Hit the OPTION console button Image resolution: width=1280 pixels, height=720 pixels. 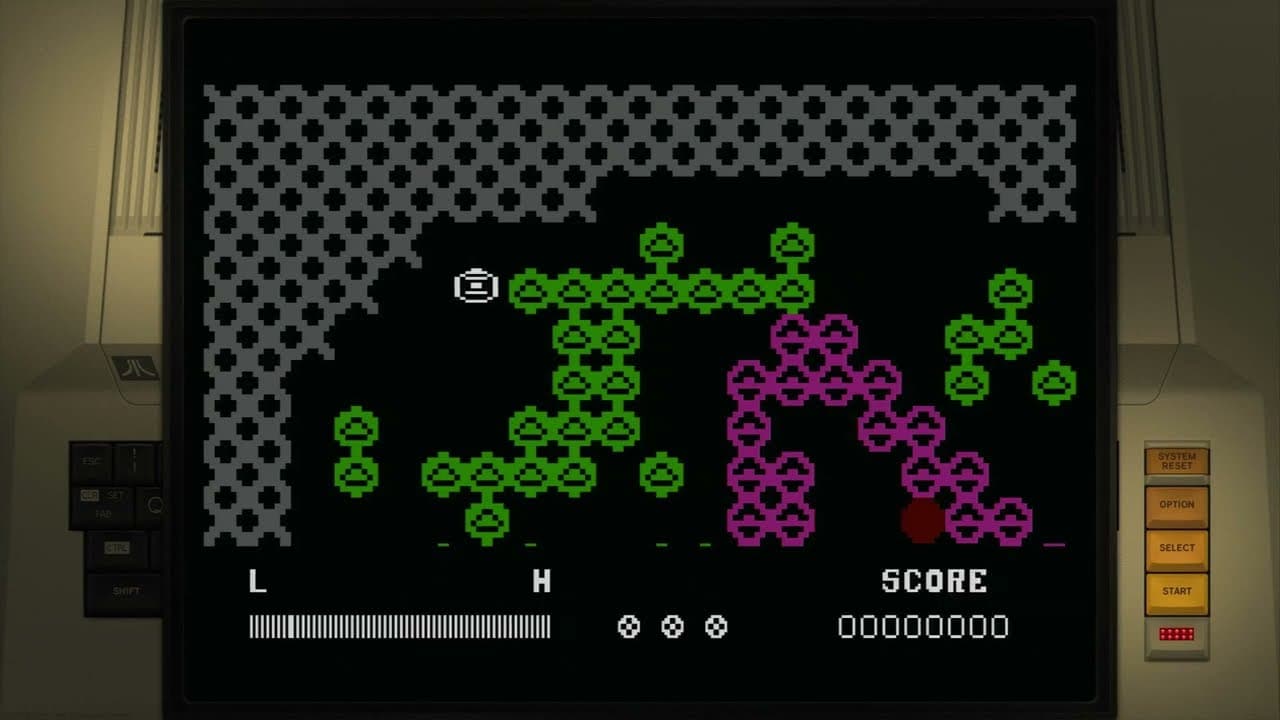coord(1177,505)
